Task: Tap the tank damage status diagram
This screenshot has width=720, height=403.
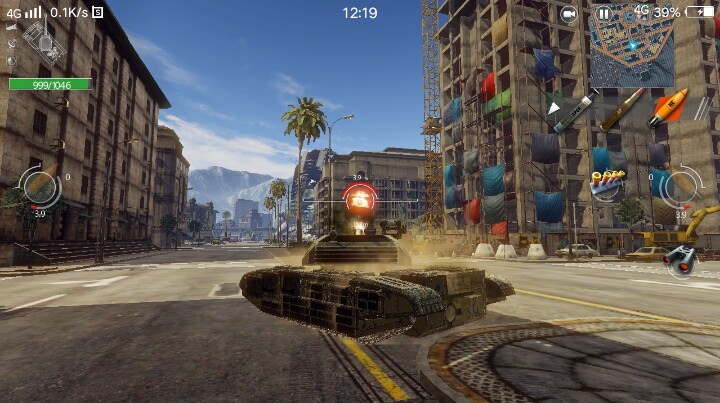Action: [43, 43]
